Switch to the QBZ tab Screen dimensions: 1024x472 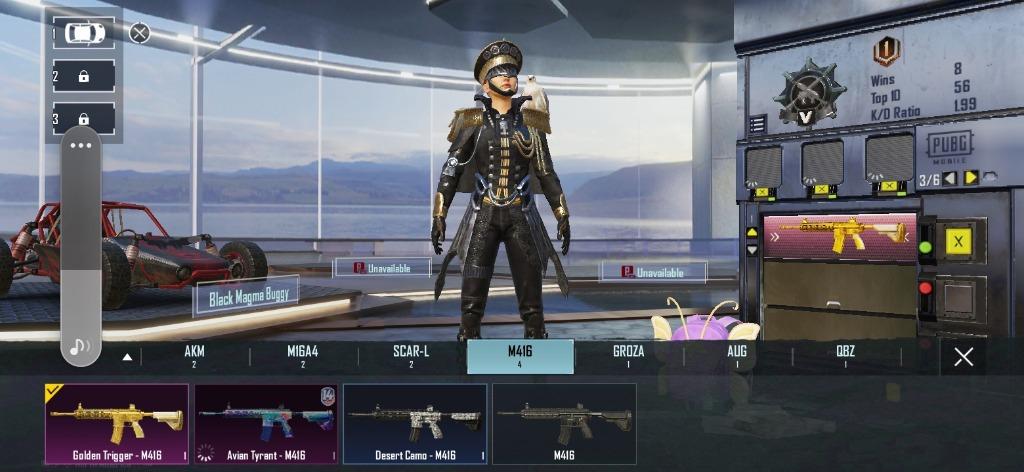click(845, 356)
